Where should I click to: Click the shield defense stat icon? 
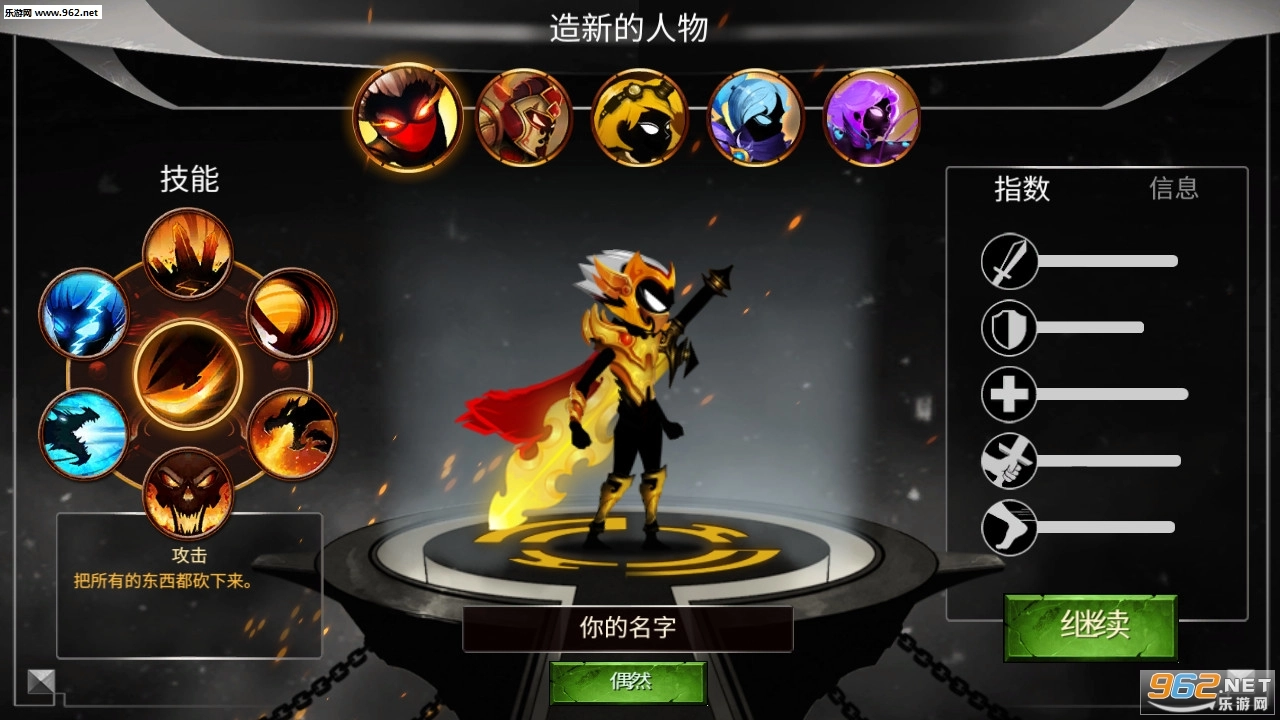point(1009,327)
